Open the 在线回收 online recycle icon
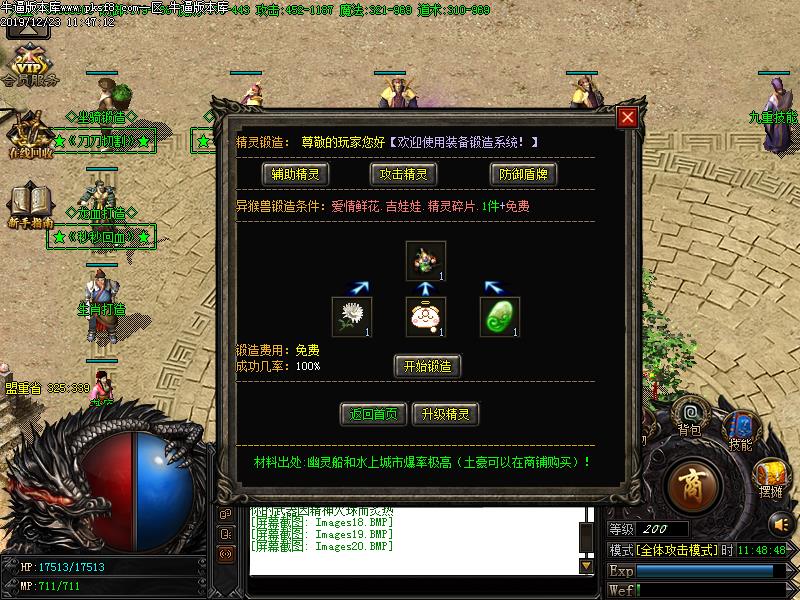This screenshot has width=800, height=600. 30,135
